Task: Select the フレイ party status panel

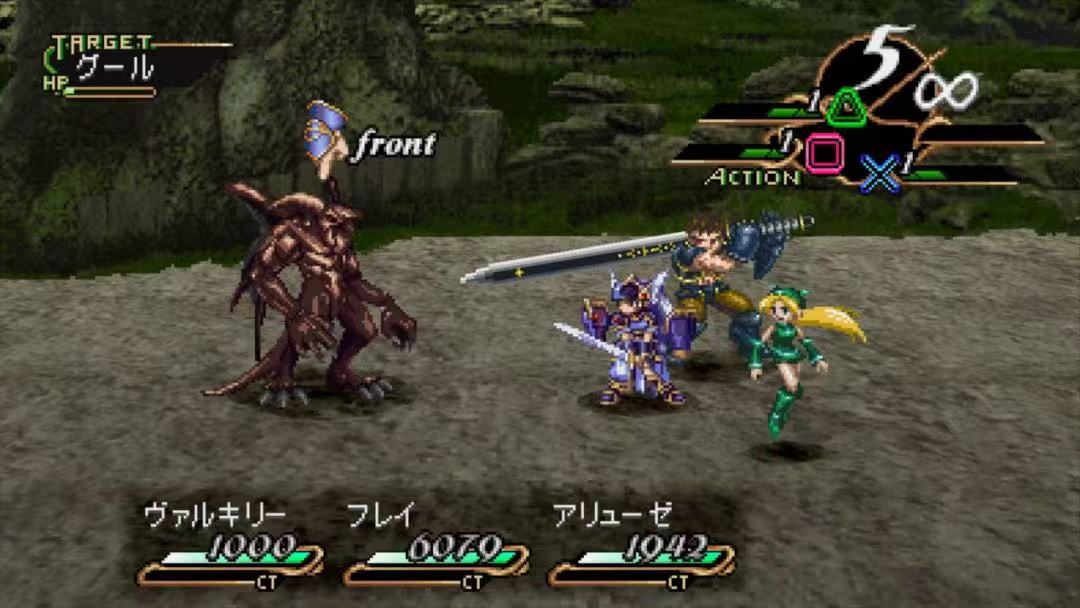Action: 436,545
